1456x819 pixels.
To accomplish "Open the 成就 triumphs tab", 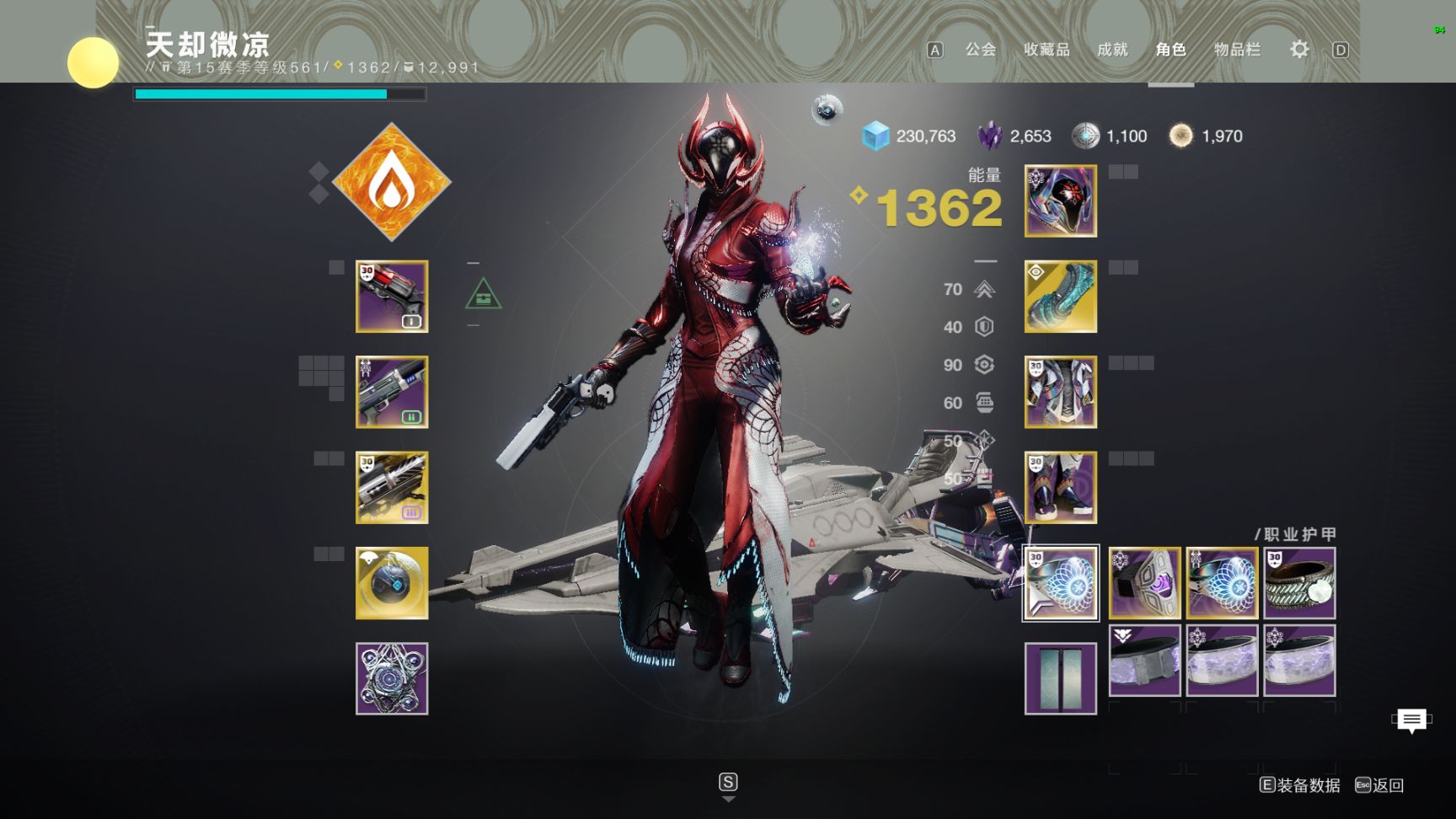I will 1112,50.
